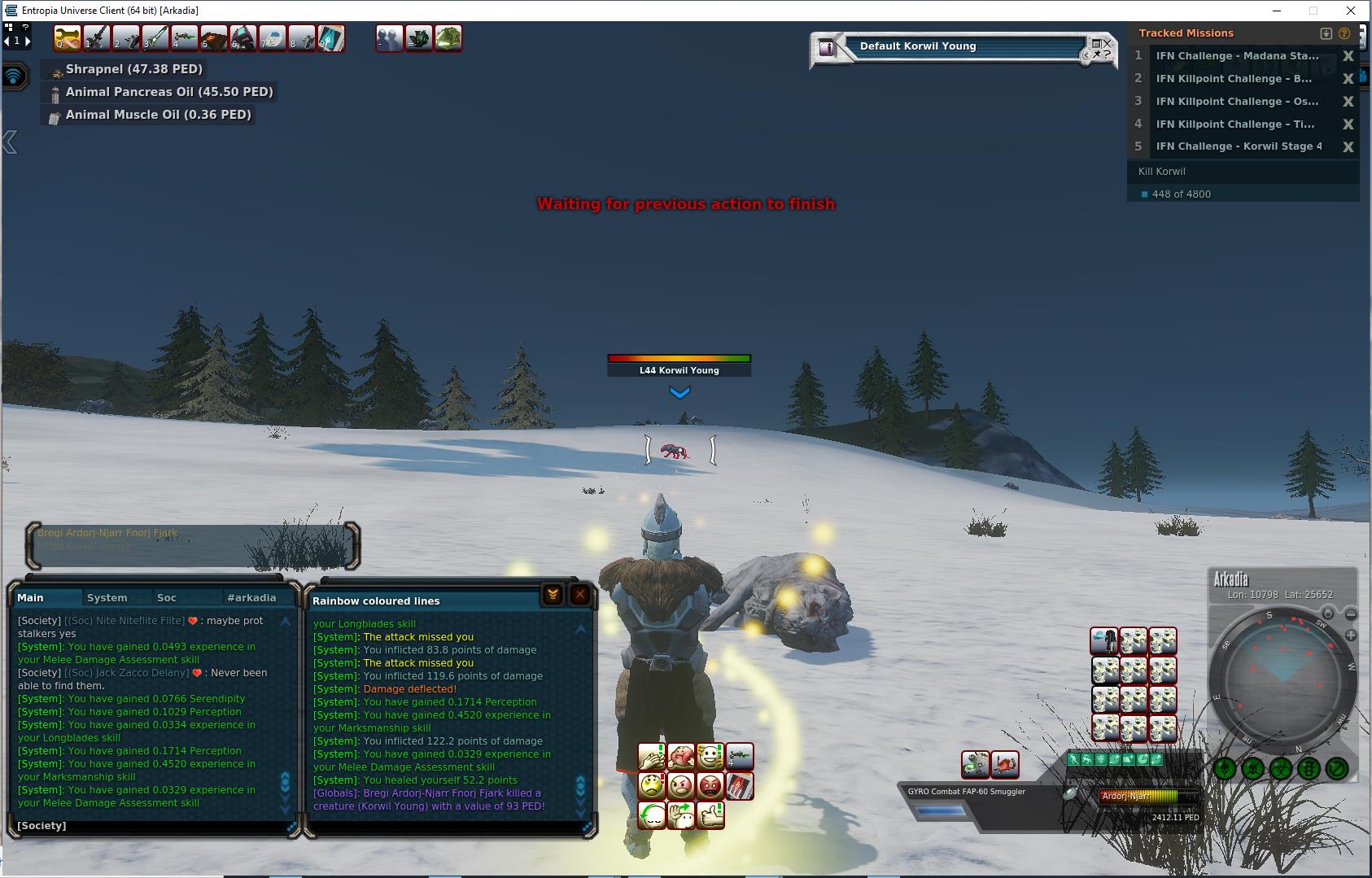
Task: Use the clapping hands emote
Action: coord(651,757)
